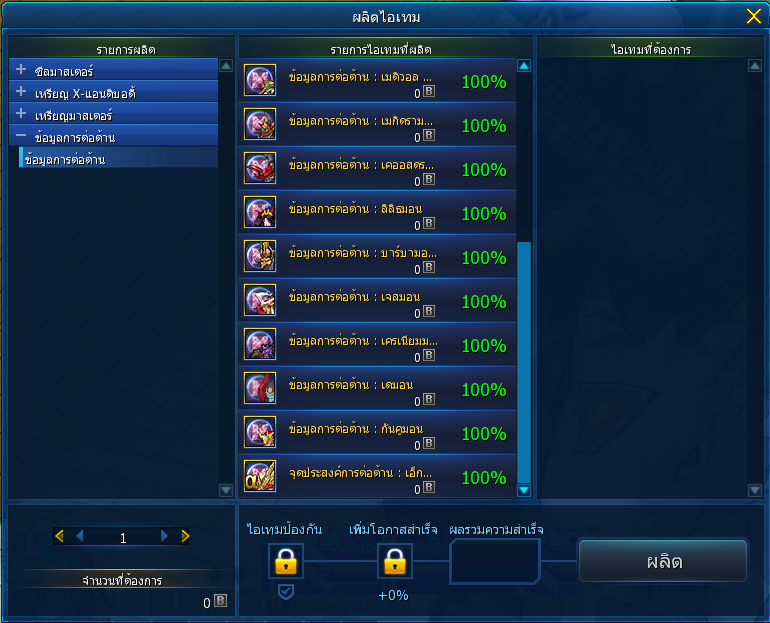Choose the จุดประสงค์การต่อต้าน recipe row
770x623 pixels.
pos(377,477)
